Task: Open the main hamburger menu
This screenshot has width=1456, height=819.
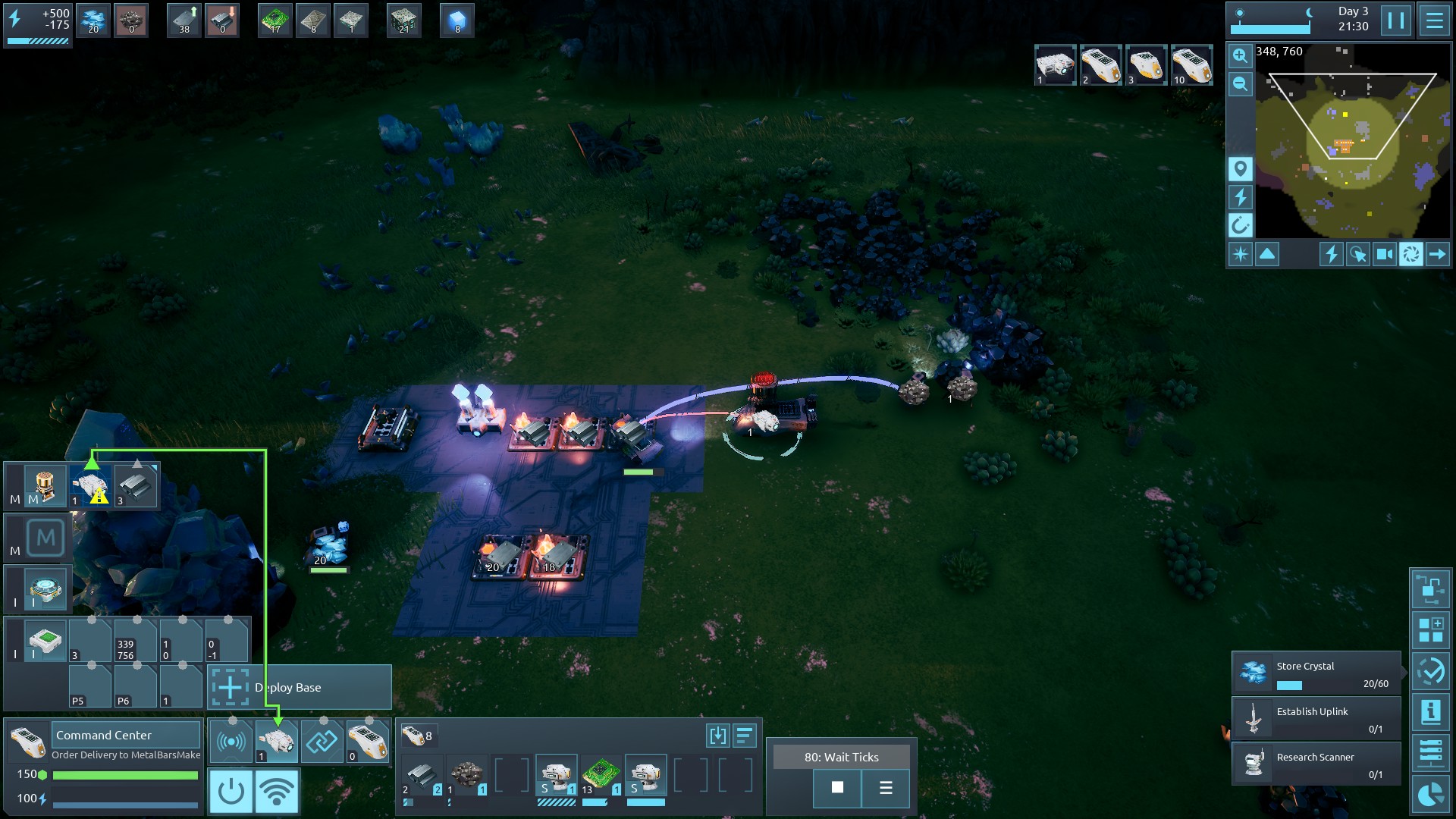Action: tap(1434, 20)
